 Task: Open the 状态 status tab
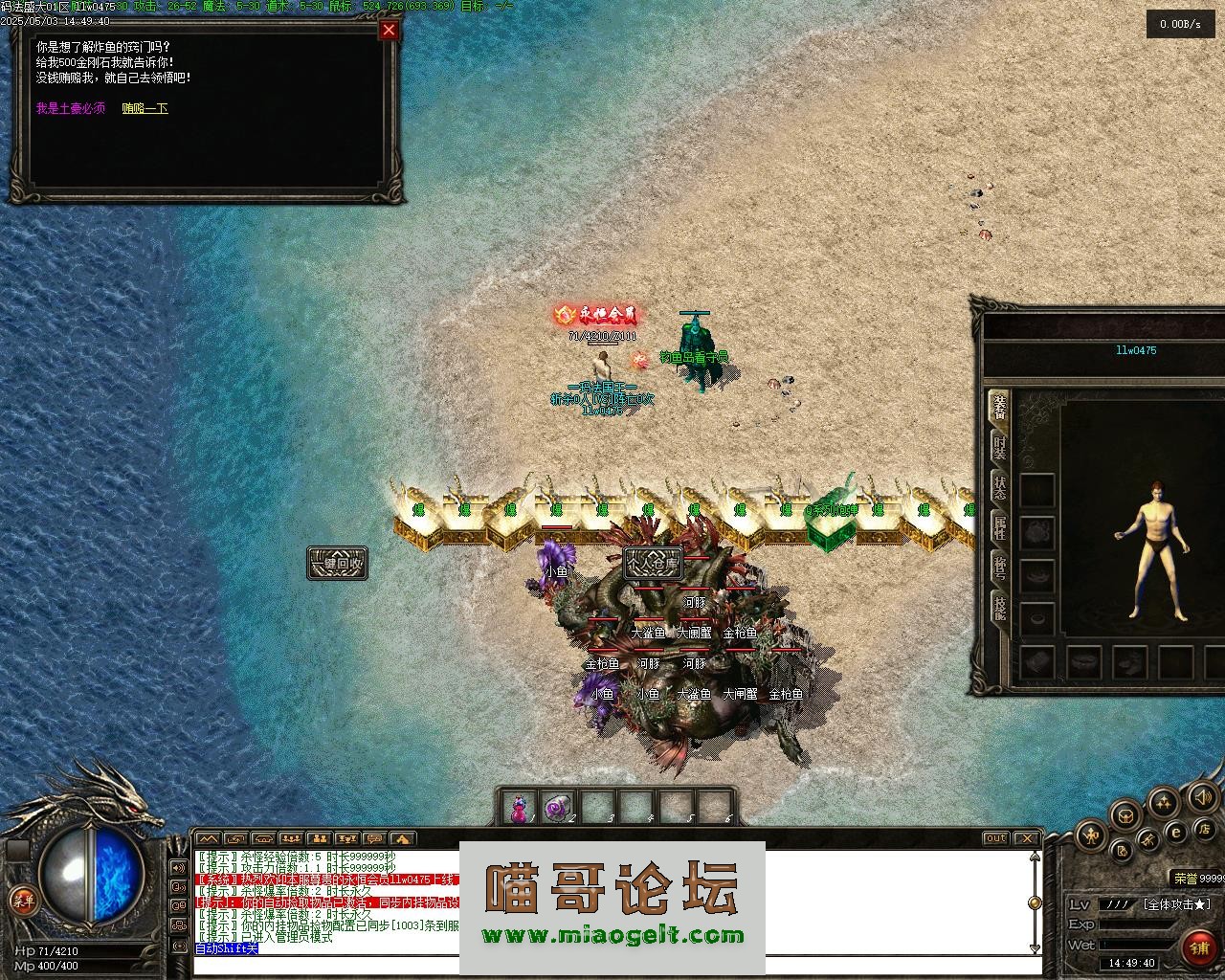pos(999,487)
